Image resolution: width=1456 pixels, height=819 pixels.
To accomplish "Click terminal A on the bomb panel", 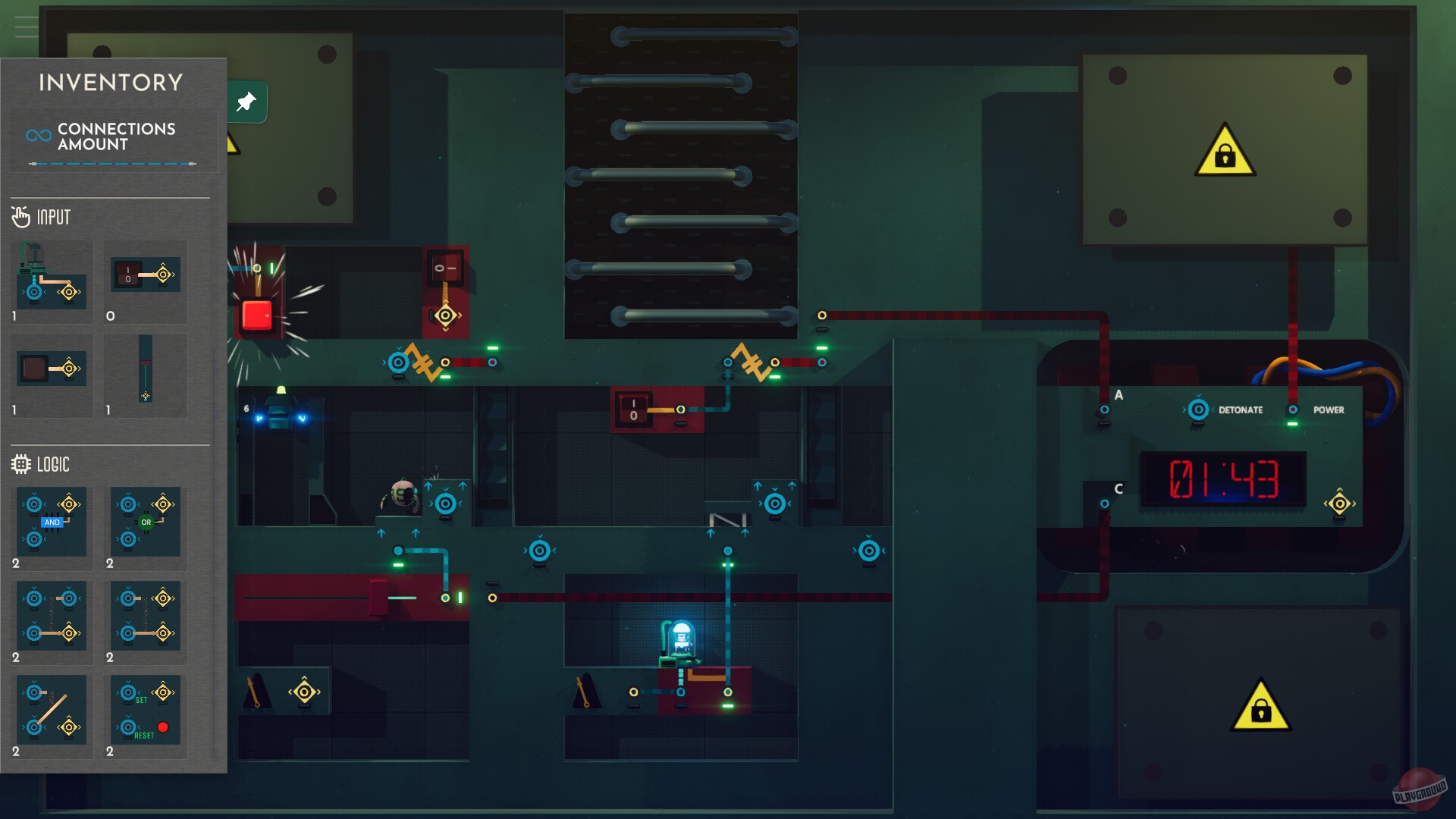I will [1105, 409].
